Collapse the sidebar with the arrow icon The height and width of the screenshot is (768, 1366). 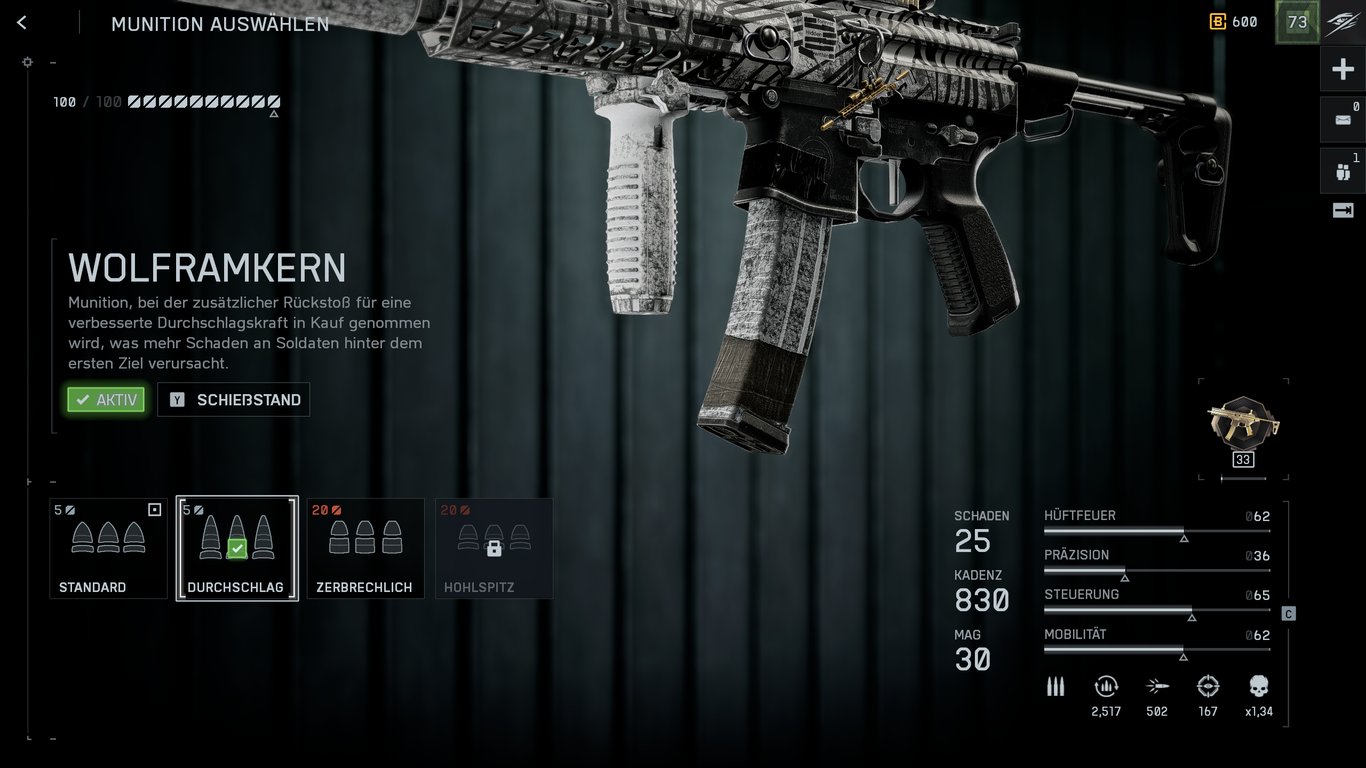[1345, 210]
